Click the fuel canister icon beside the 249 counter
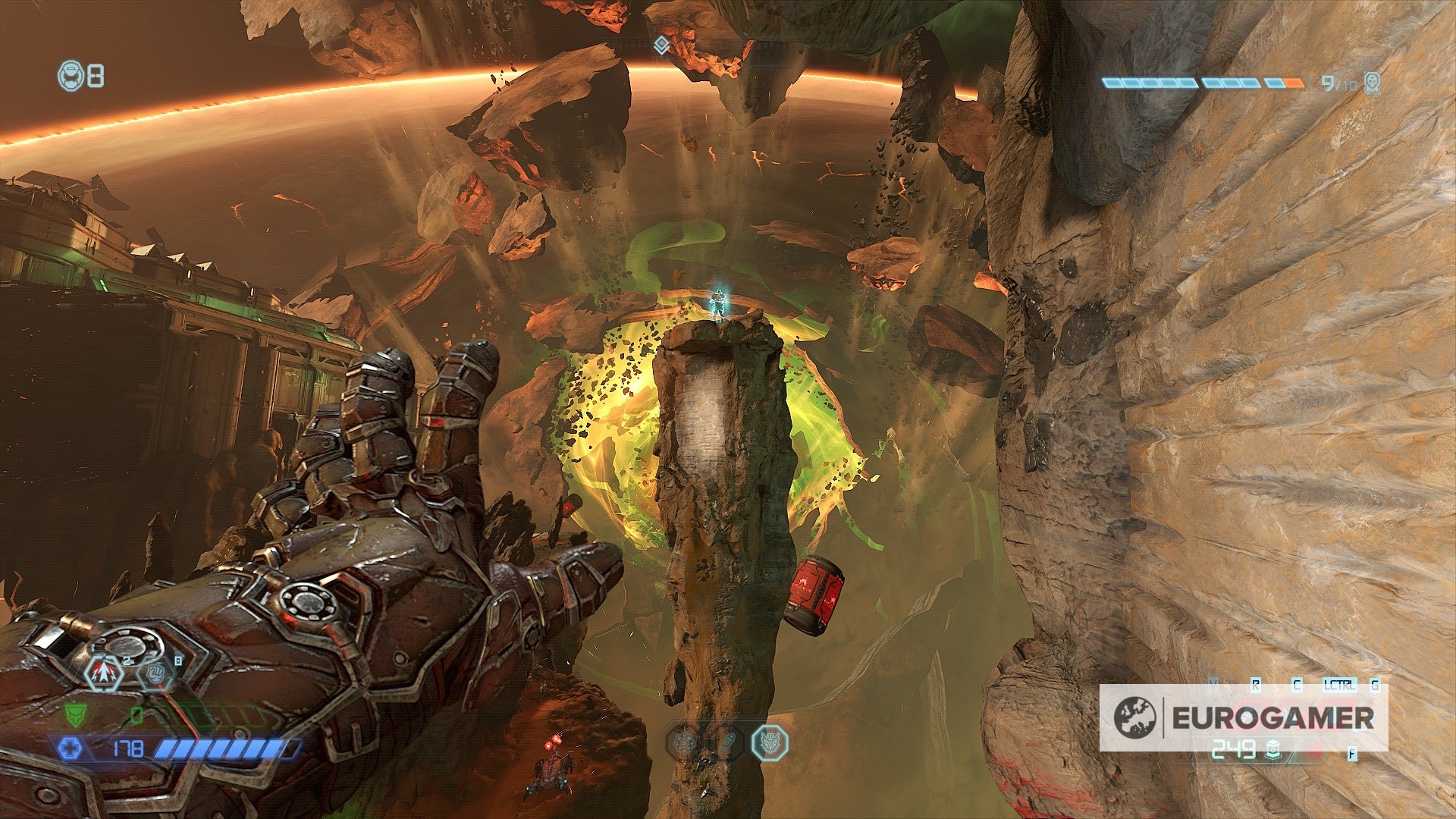 (1272, 751)
